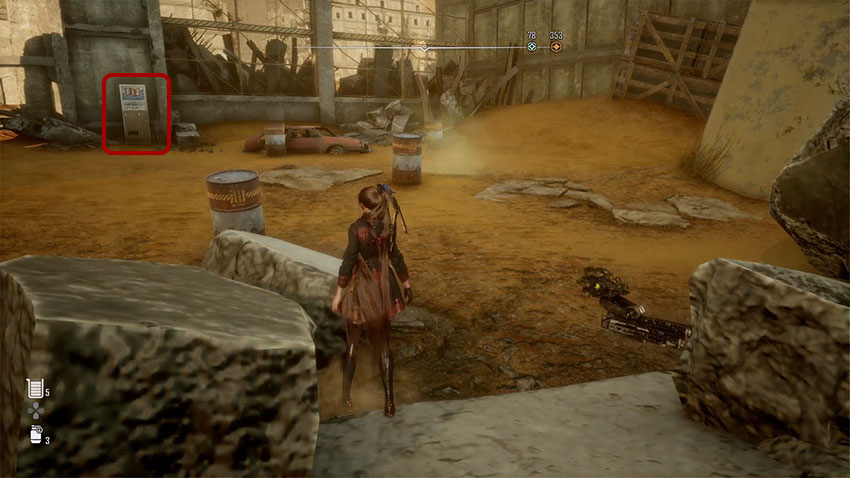Click the orange compass marker icon

click(556, 47)
